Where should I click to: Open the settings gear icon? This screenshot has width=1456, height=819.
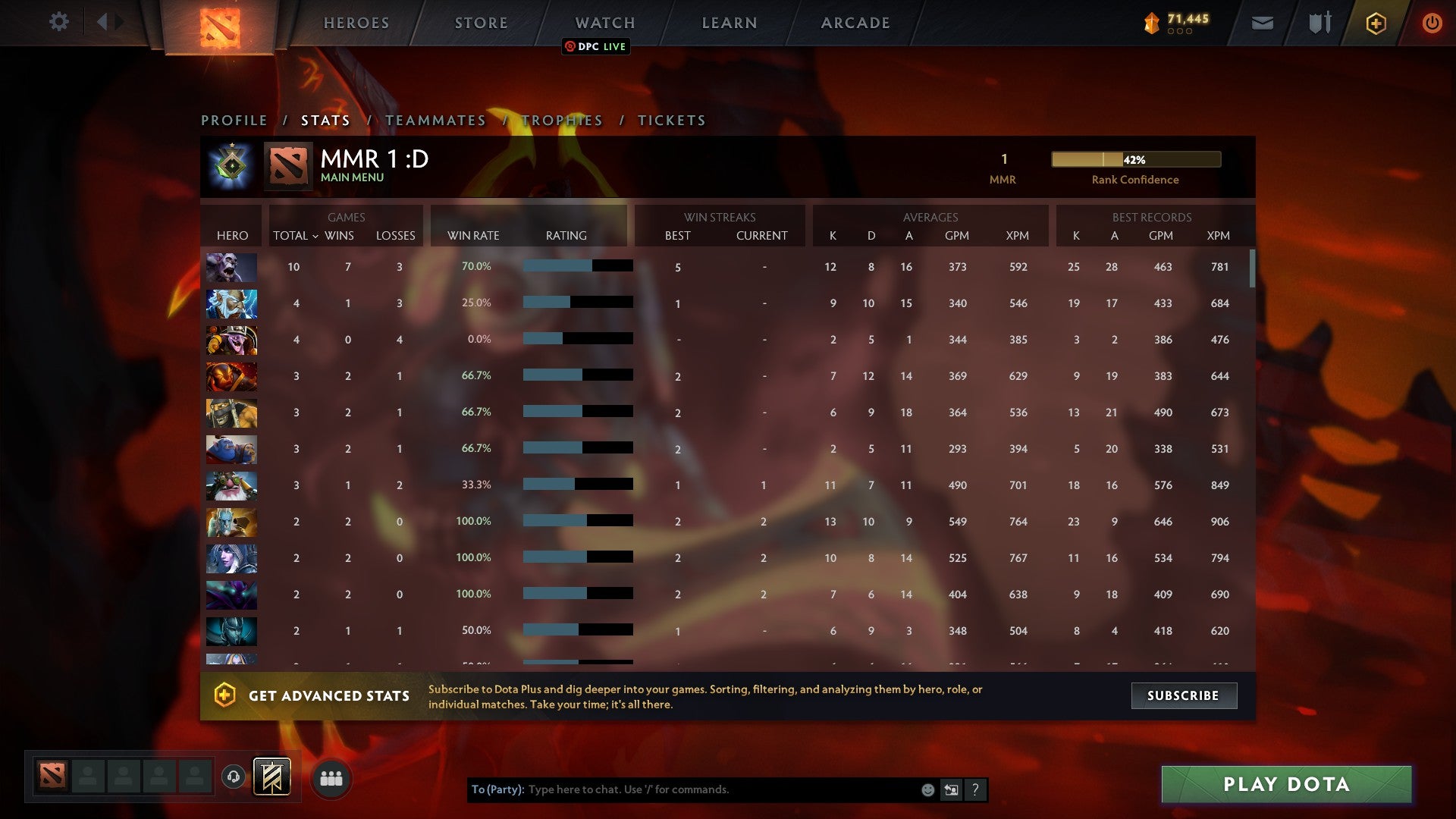(x=59, y=22)
